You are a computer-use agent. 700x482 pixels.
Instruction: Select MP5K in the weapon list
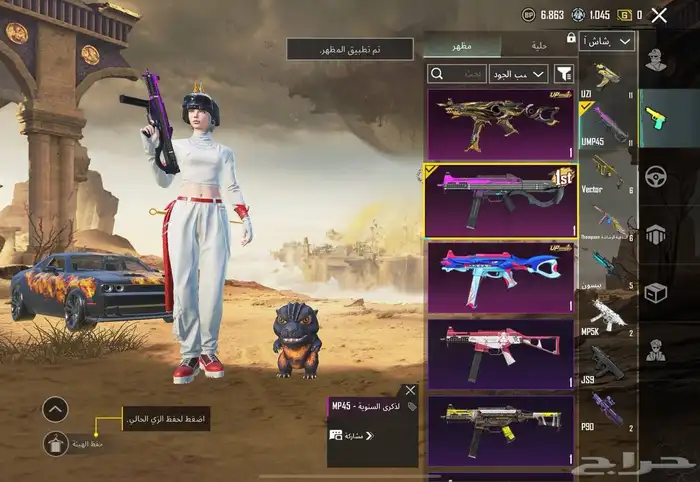(607, 320)
